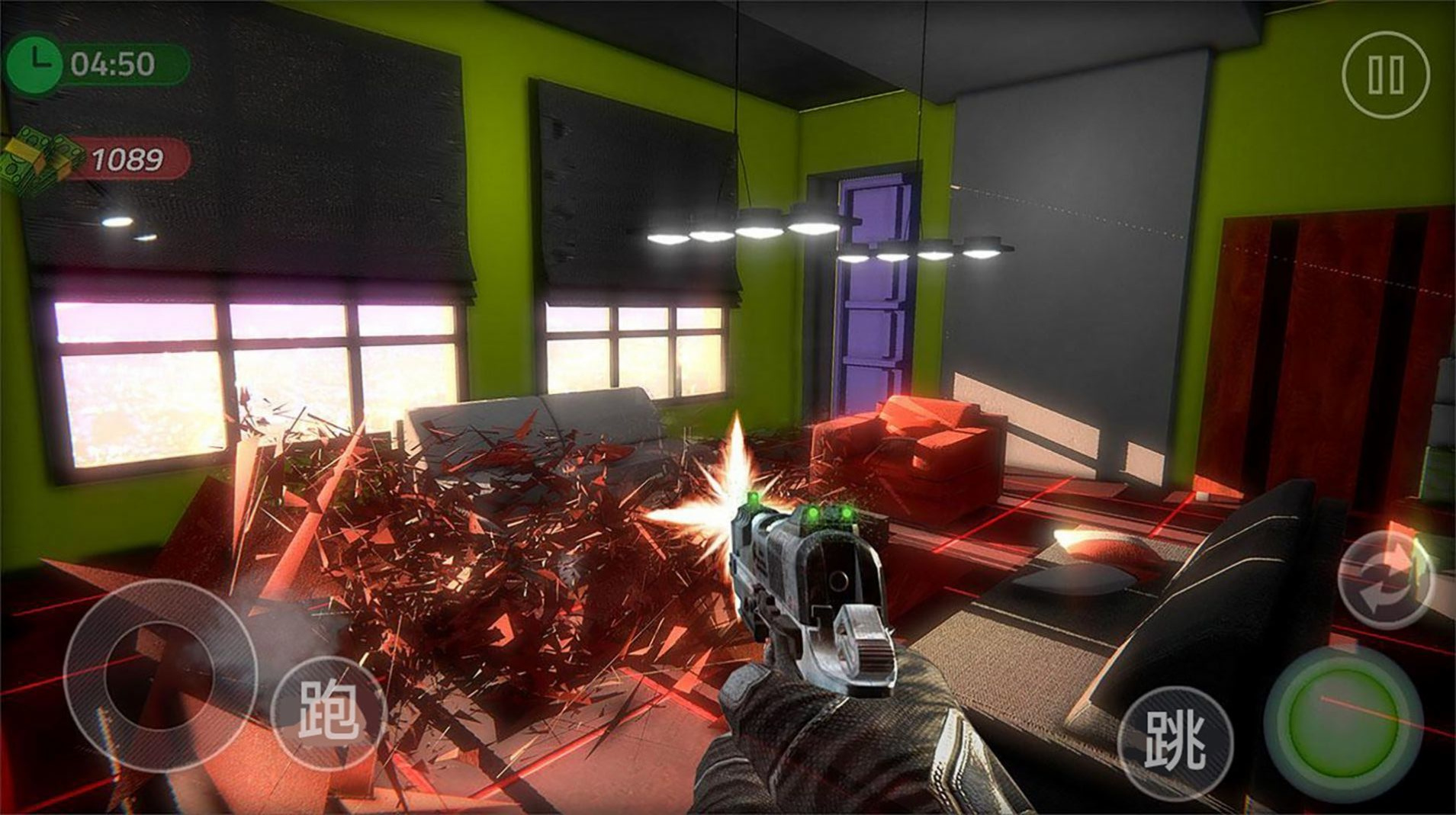Switch weapon with the circular arrows button

(x=1386, y=579)
